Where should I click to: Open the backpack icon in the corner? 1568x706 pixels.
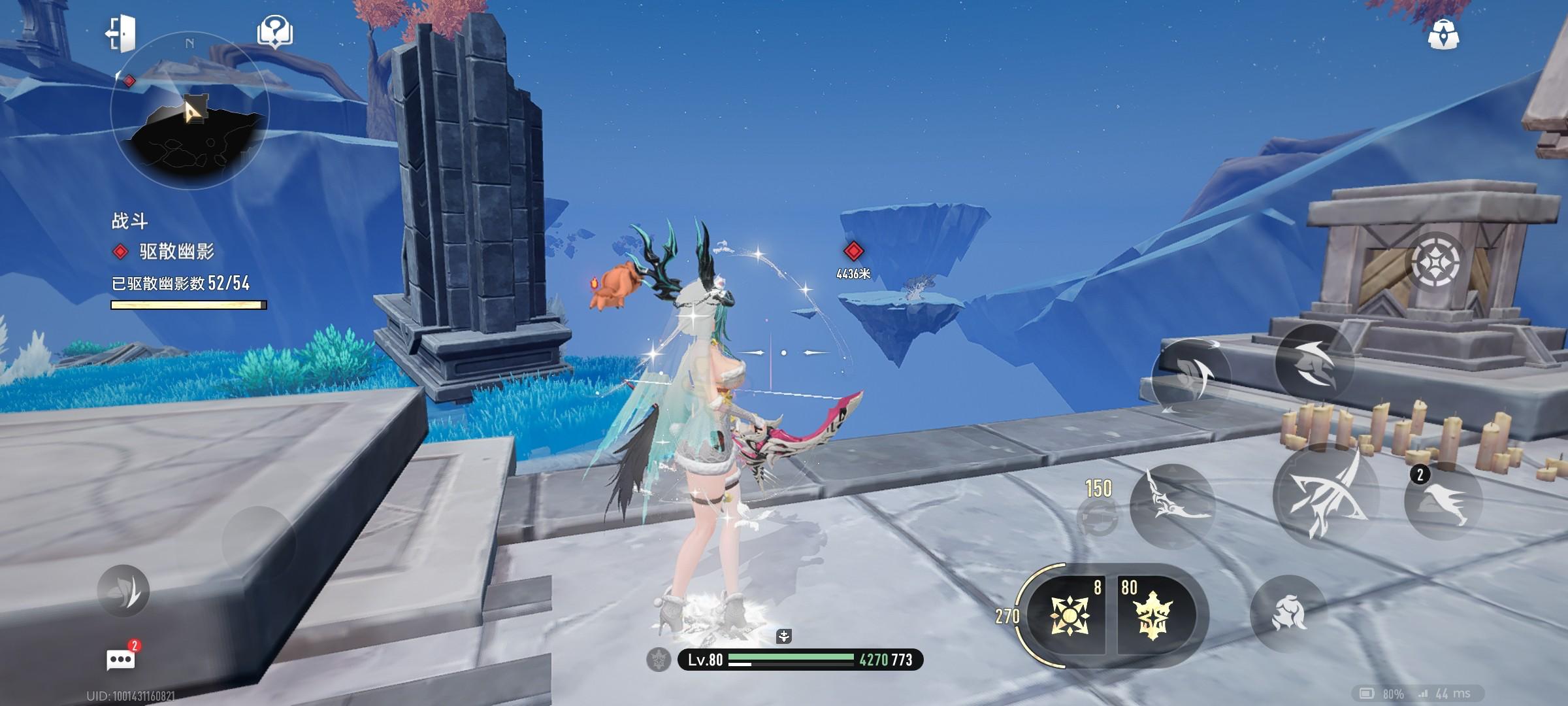(x=1443, y=34)
